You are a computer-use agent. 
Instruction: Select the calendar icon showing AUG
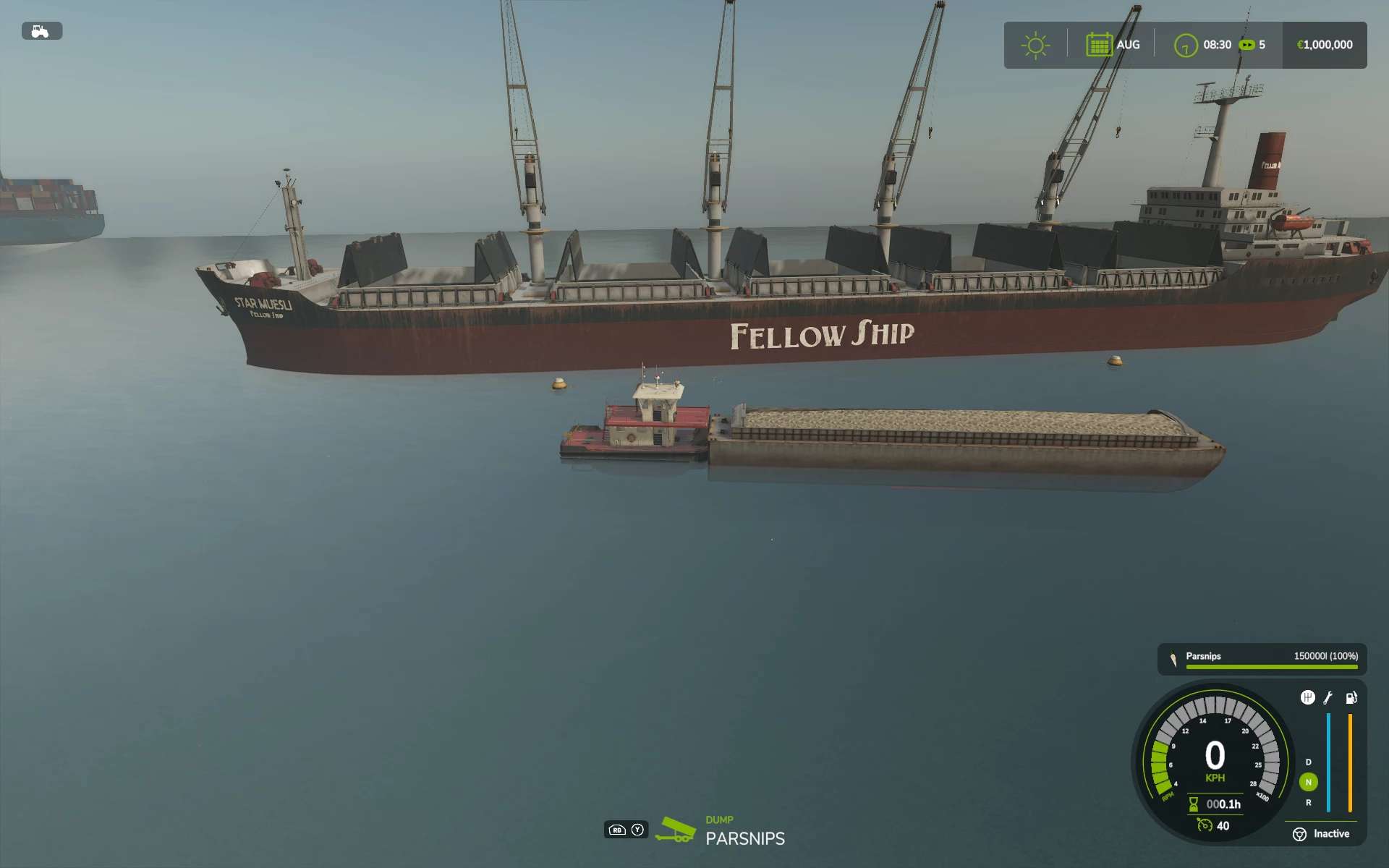[1098, 45]
